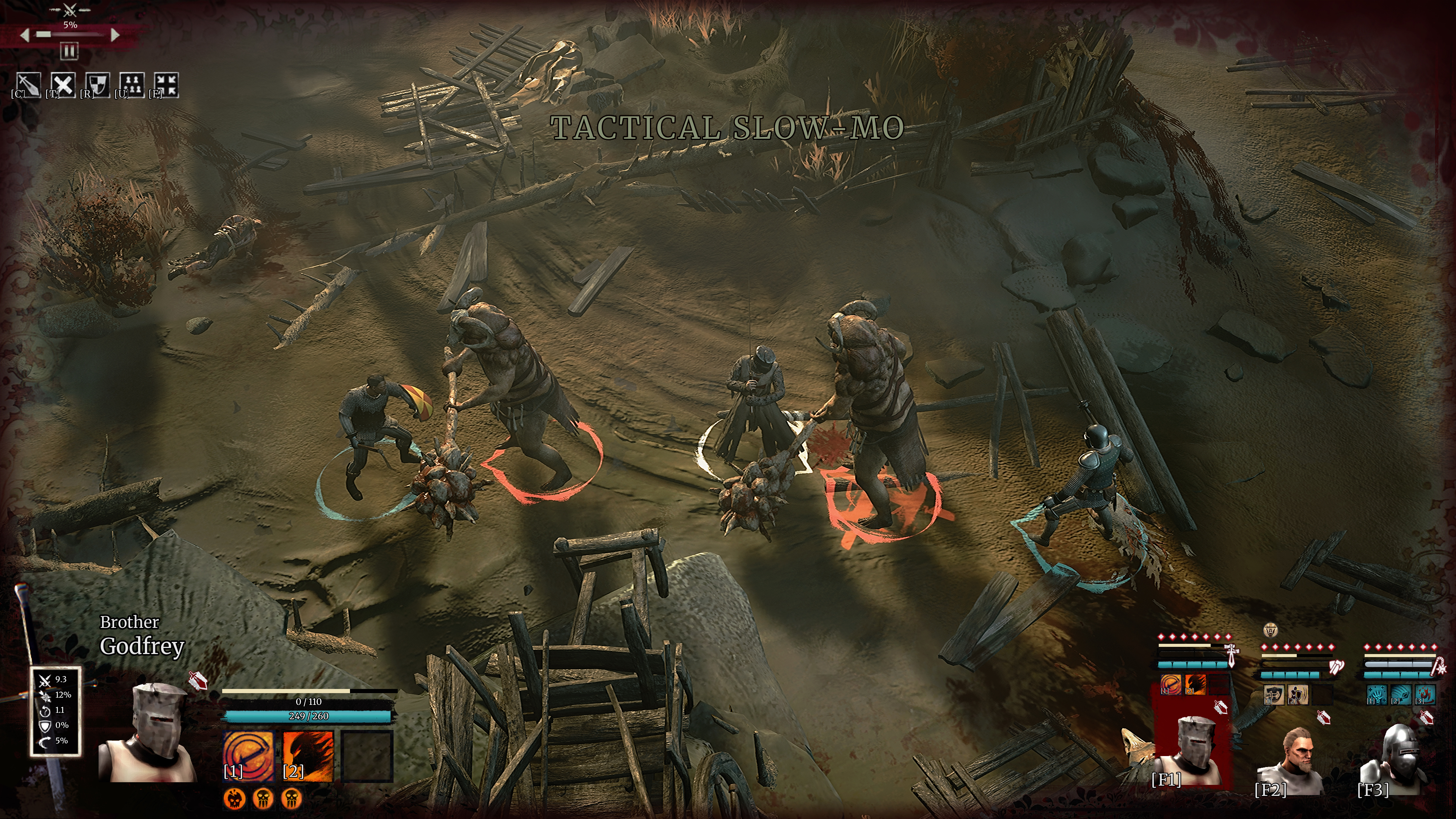Click the group-of-figures select-all command
This screenshot has height=819, width=1456.
click(x=132, y=85)
